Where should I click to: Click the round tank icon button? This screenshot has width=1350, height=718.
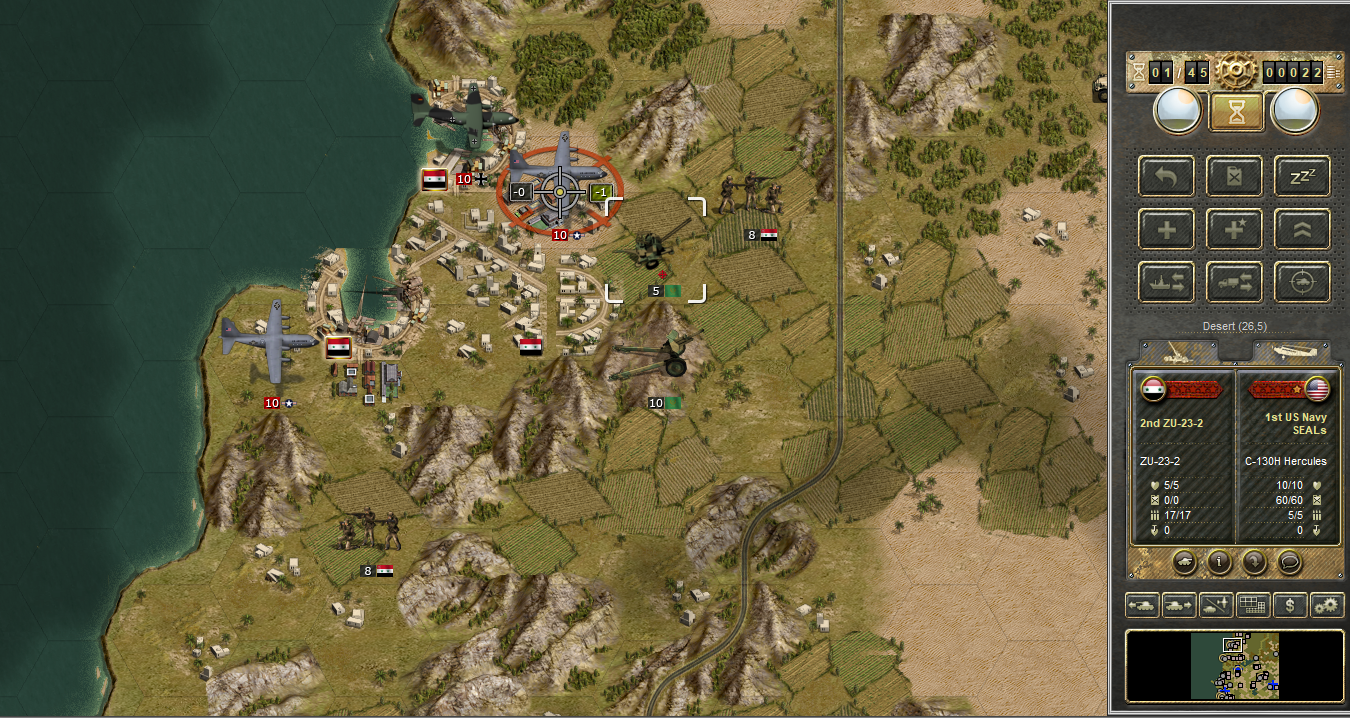coord(1183,561)
